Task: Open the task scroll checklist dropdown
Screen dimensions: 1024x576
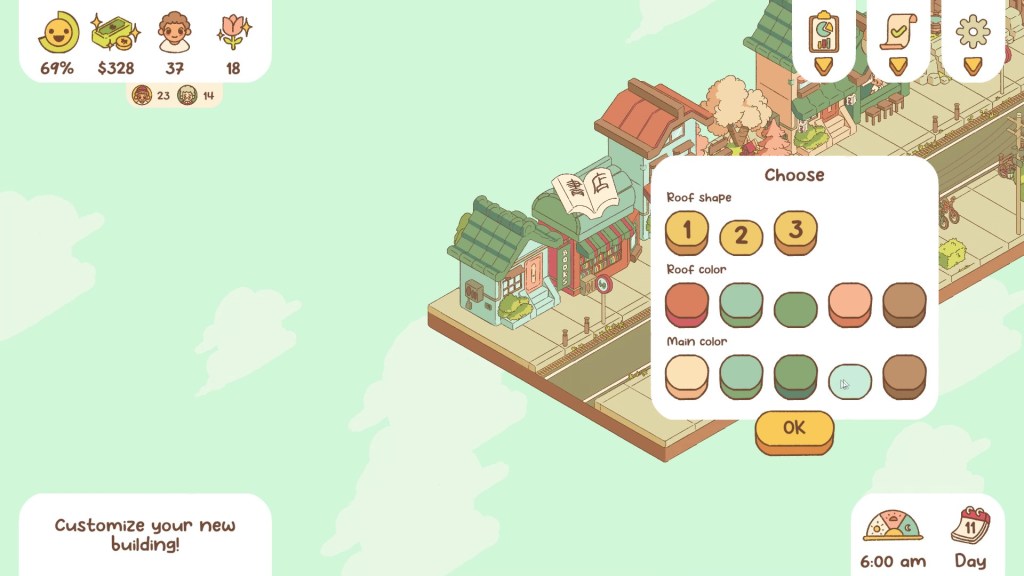Action: (897, 40)
